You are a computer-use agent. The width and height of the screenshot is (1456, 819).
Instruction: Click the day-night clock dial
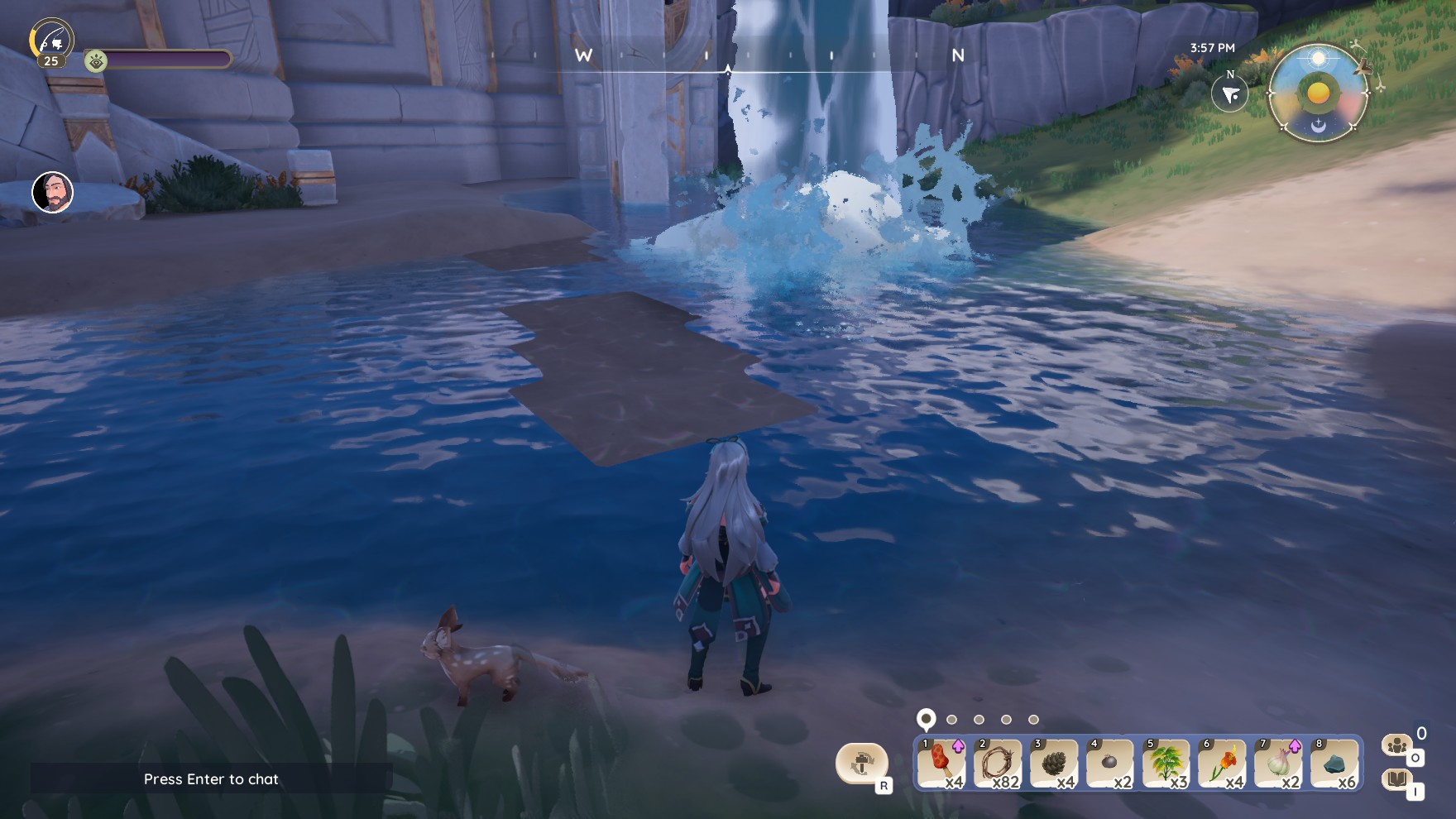tap(1318, 93)
